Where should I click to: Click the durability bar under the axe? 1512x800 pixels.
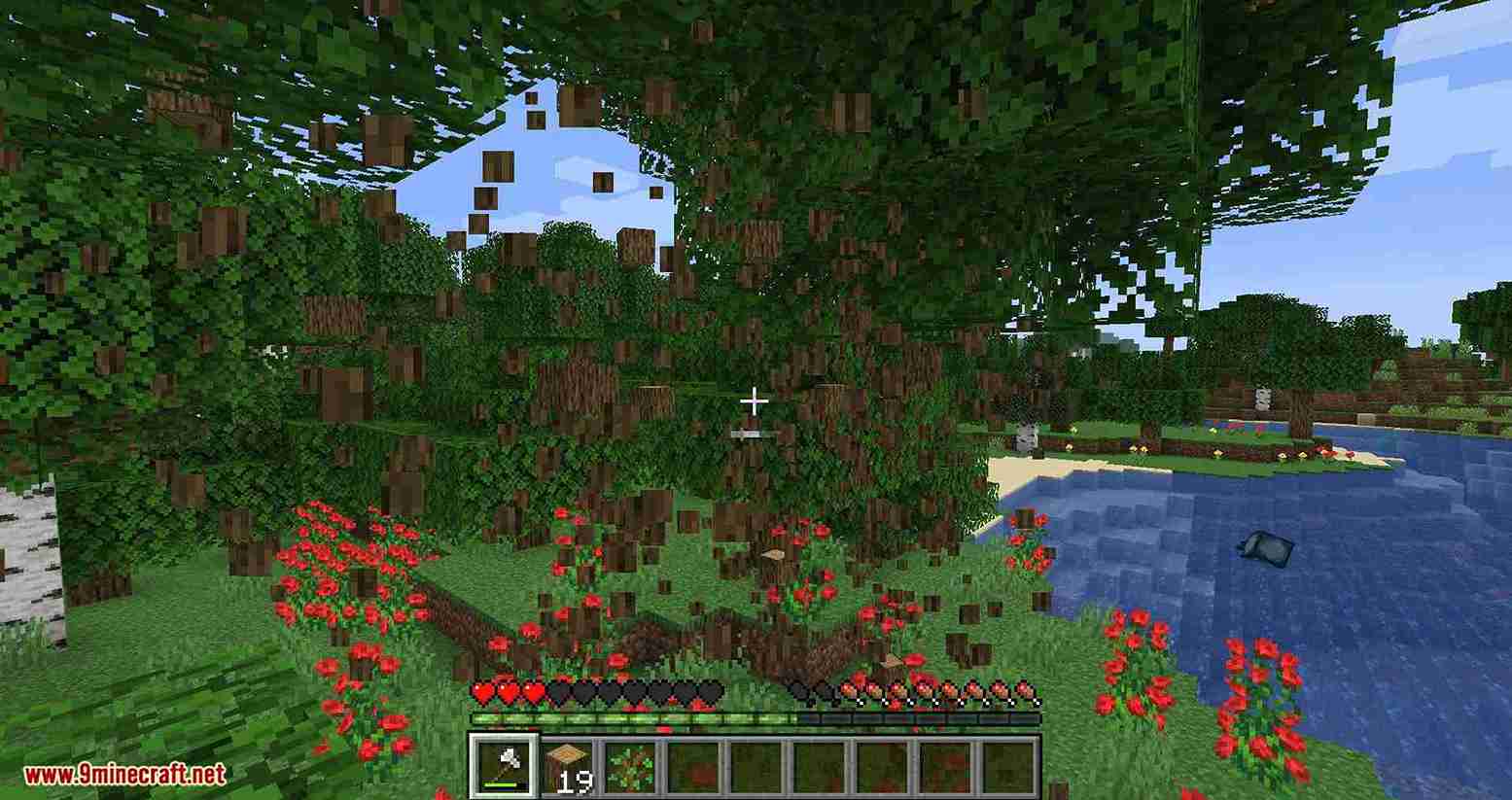[503, 783]
